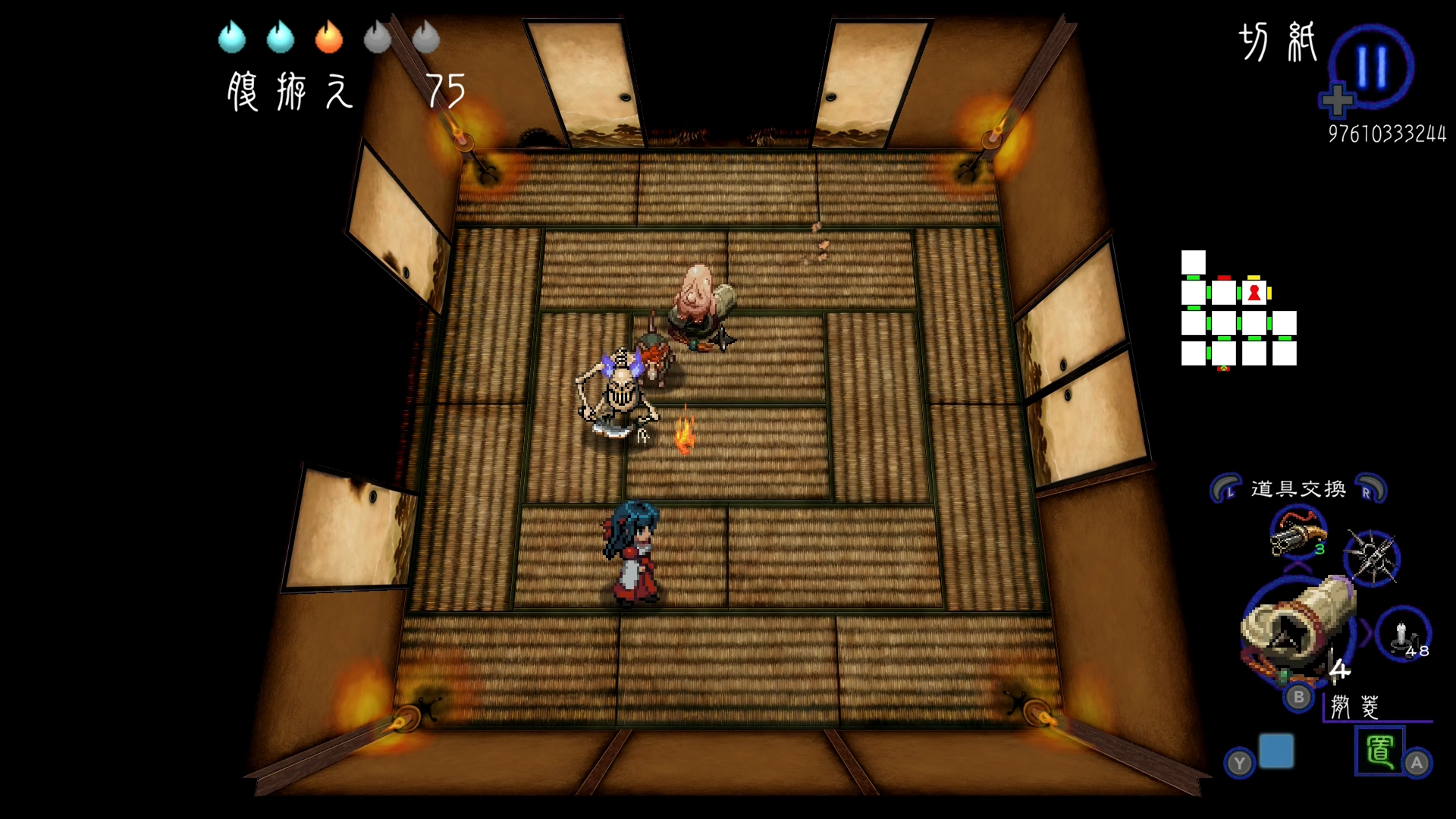Choose the spiked caltrop star item
The image size is (1456, 819).
pos(1371,558)
